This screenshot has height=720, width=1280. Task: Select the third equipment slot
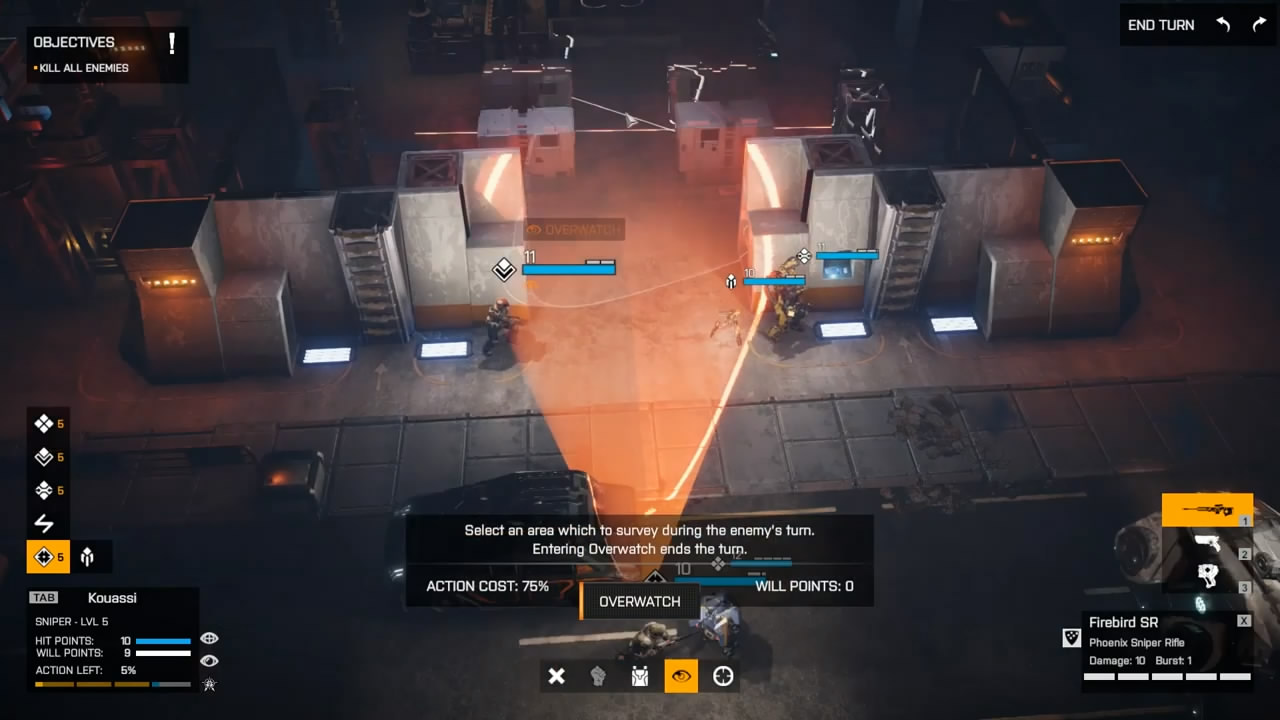tap(1206, 577)
